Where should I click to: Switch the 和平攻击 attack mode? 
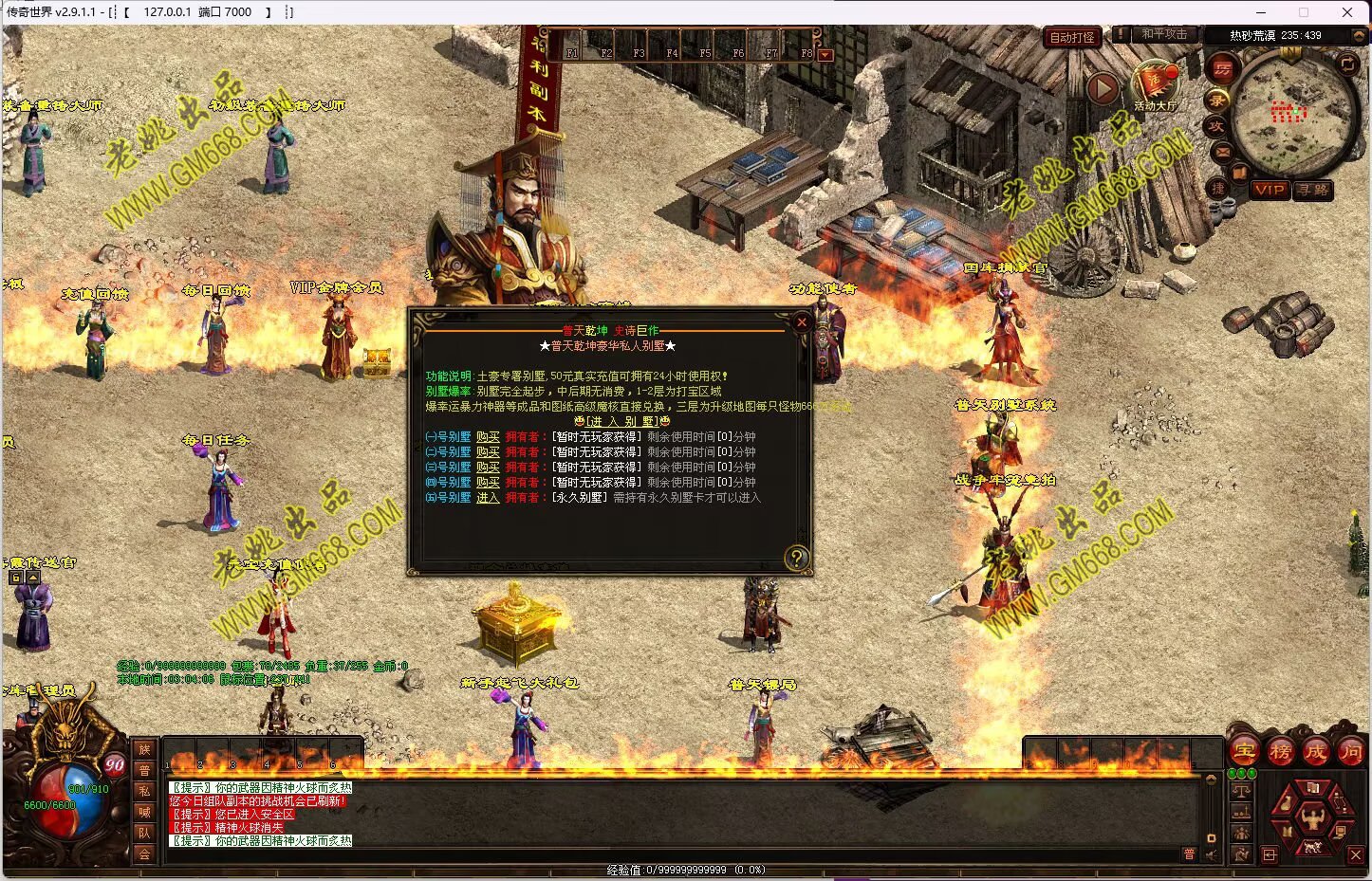coord(1163,34)
